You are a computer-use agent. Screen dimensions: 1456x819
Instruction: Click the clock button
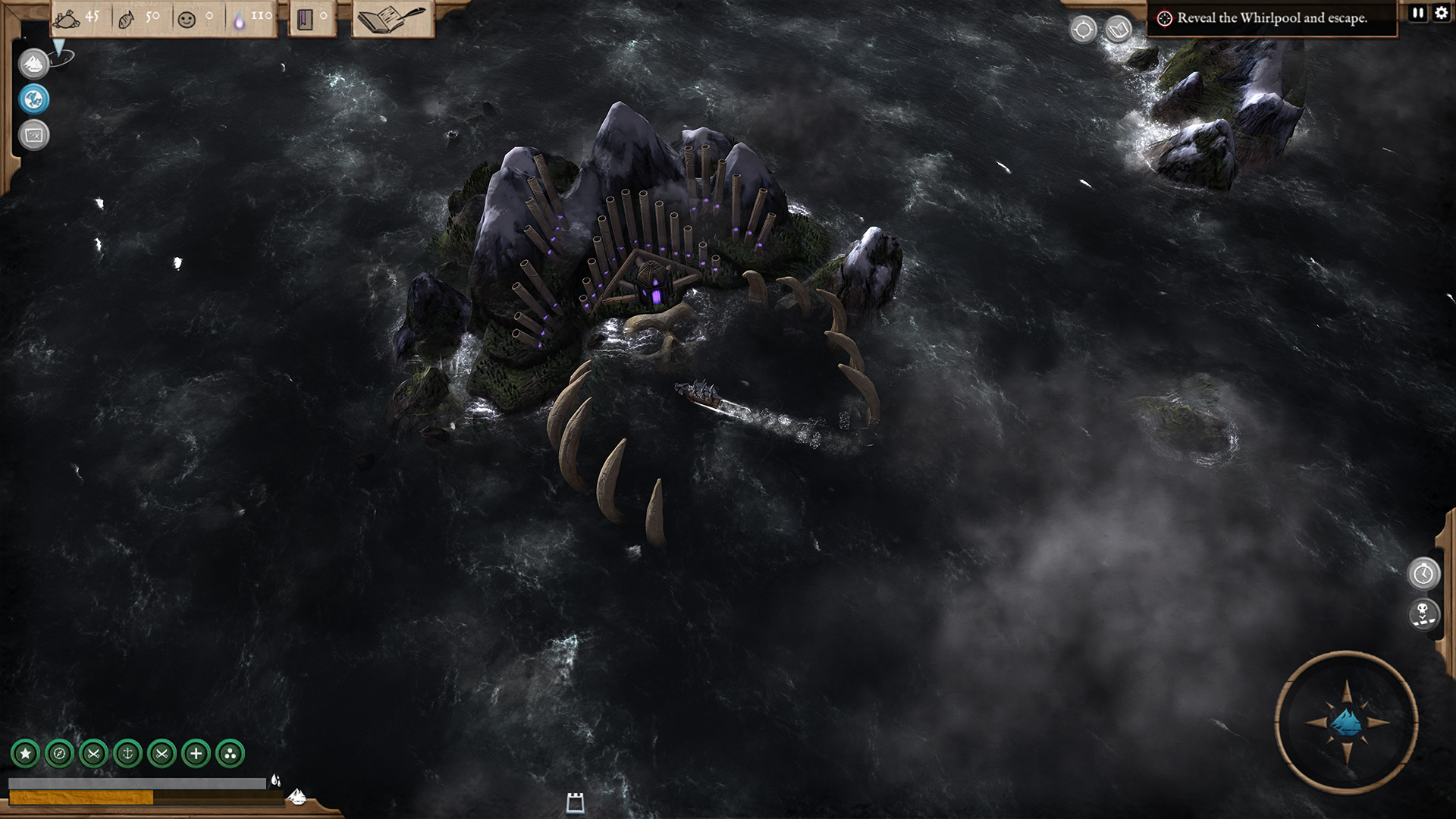[x=1423, y=574]
